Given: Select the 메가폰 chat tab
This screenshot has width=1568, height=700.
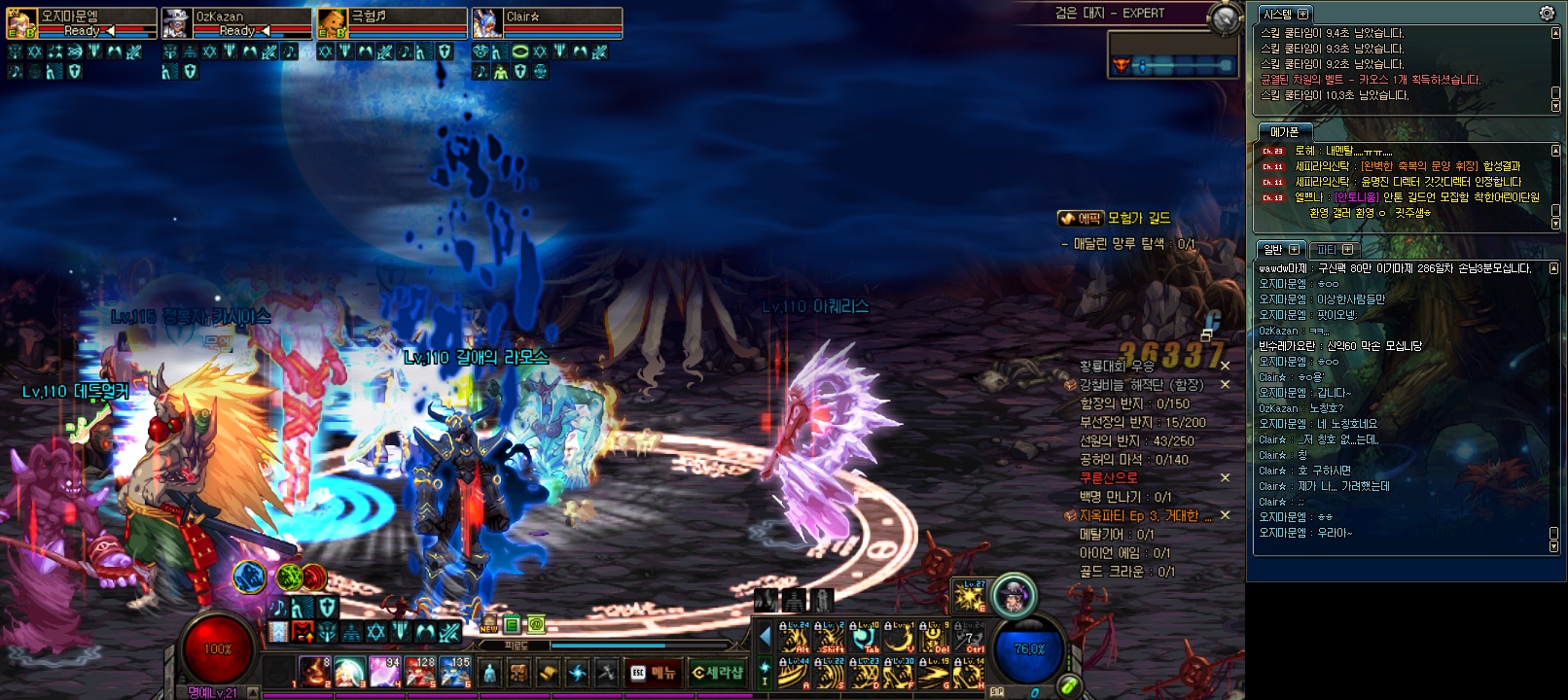Looking at the screenshot, I should 1285,131.
